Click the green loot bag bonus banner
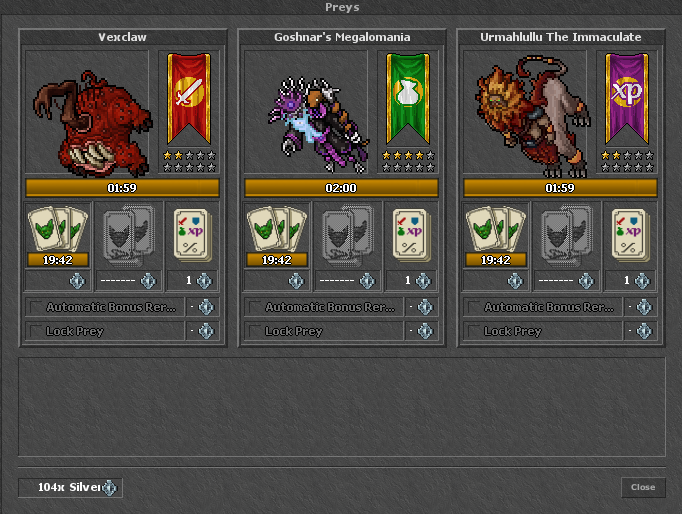682x514 pixels. coord(409,98)
